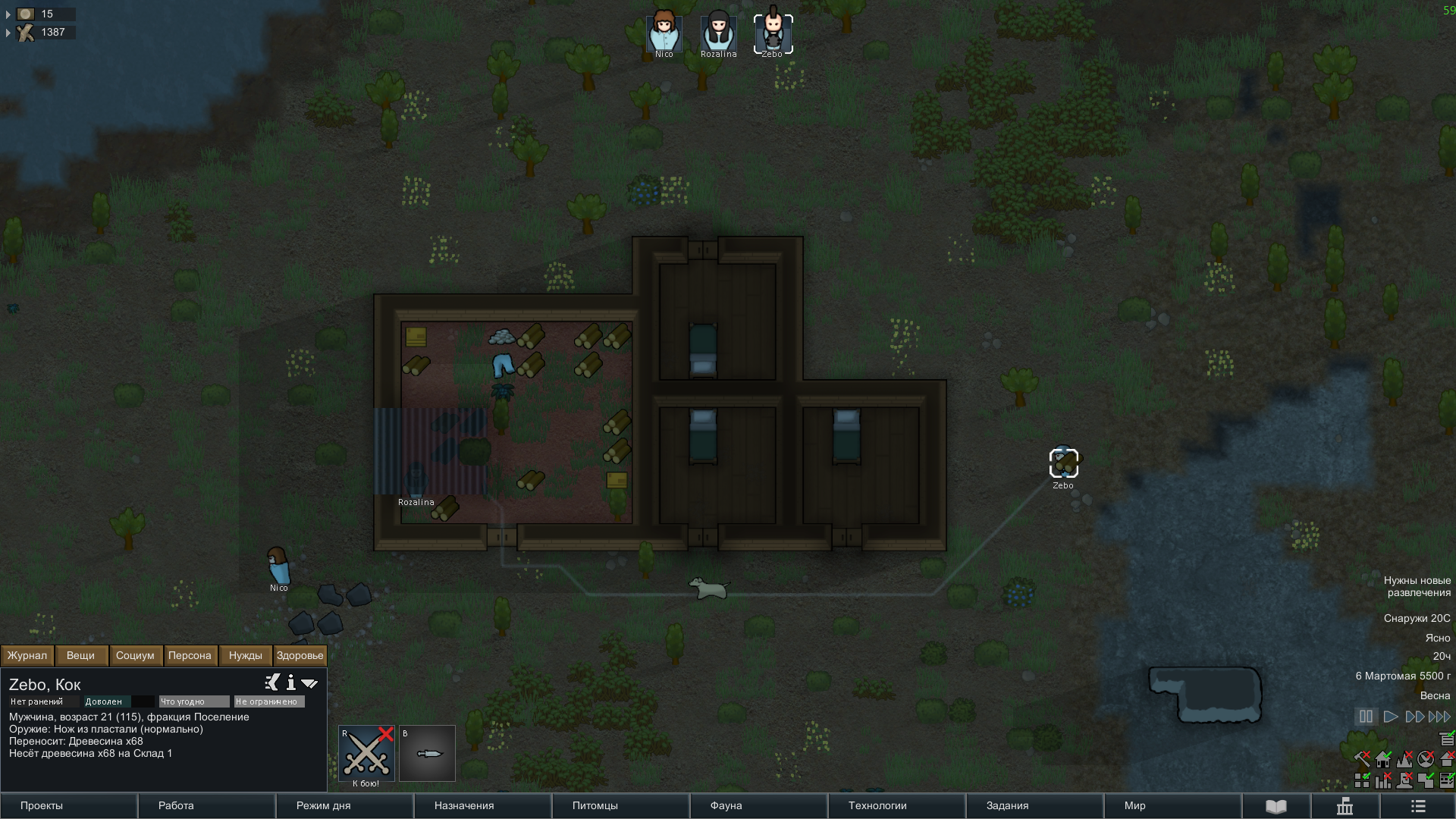The image size is (1456, 819).
Task: Open the Журнал log tab
Action: coord(27,655)
